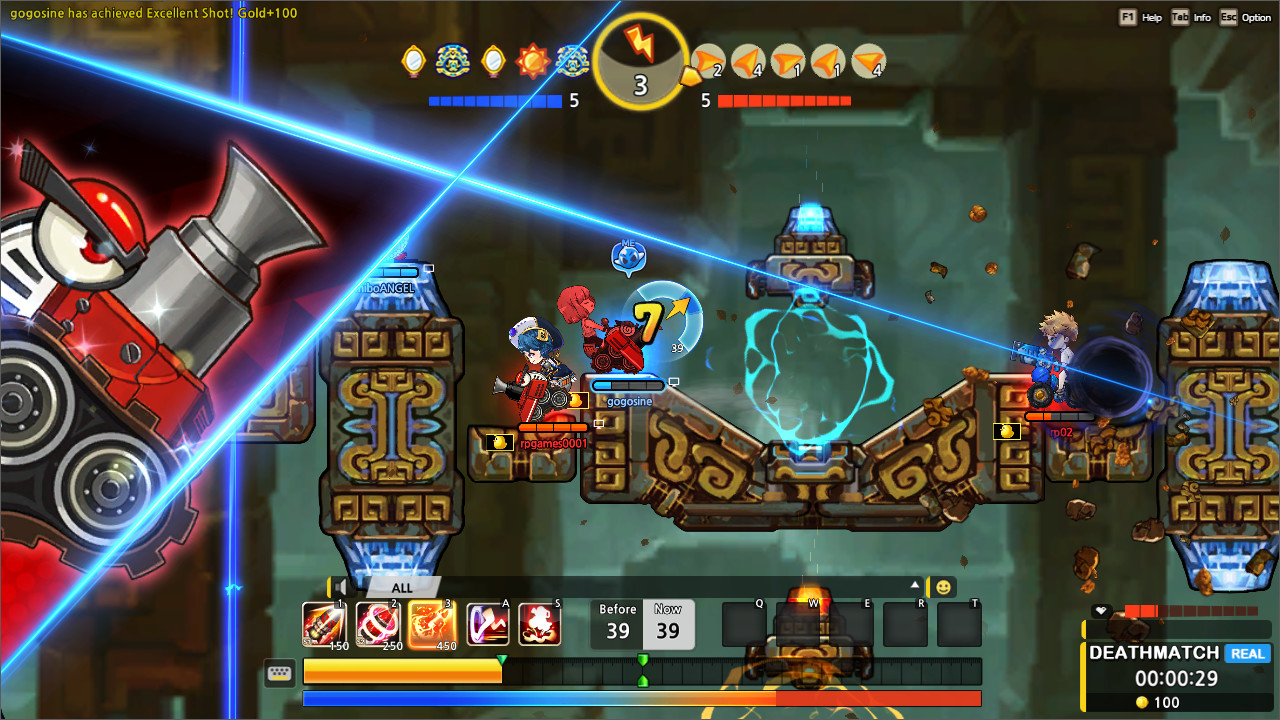Trigger the S explosion skill icon

click(x=540, y=622)
